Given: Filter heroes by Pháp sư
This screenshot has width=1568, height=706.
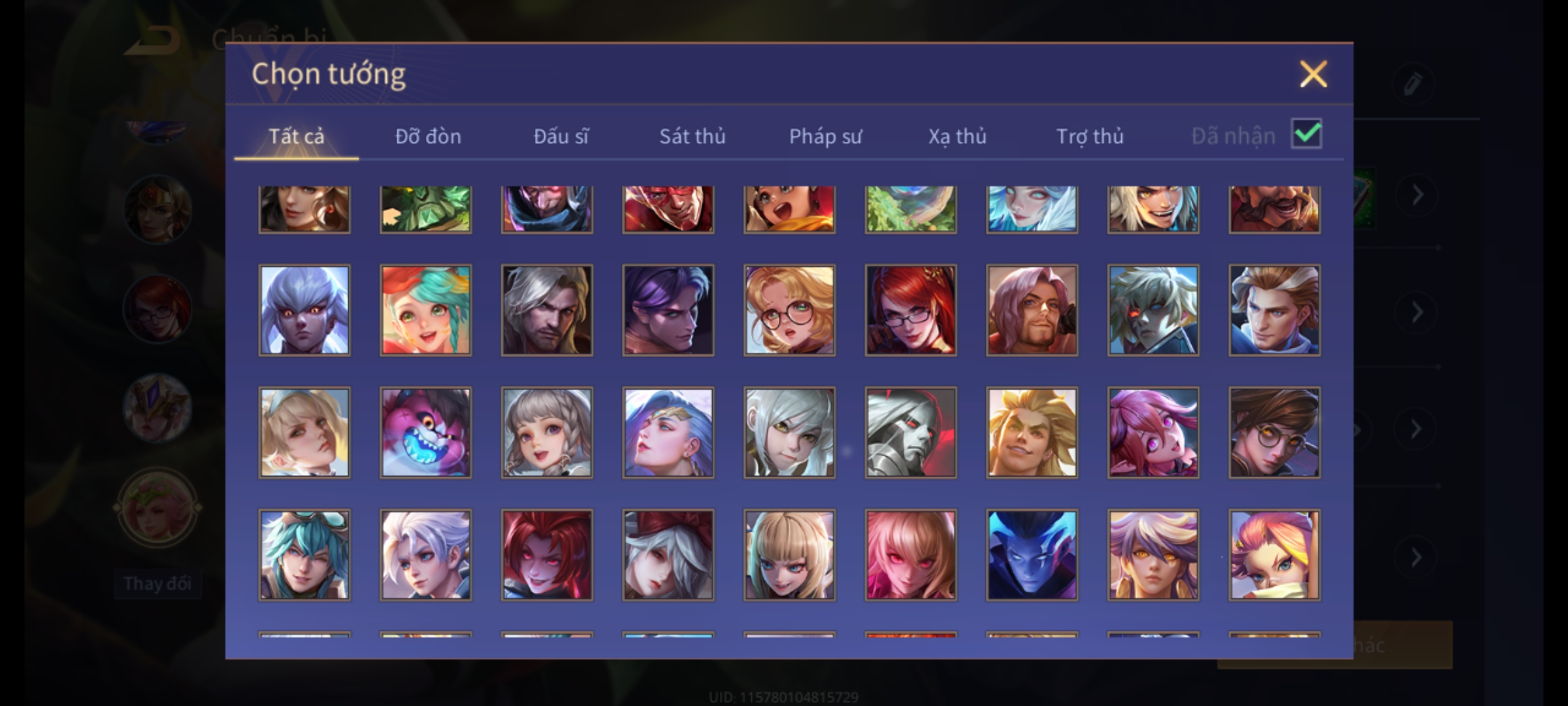Looking at the screenshot, I should pyautogui.click(x=825, y=136).
